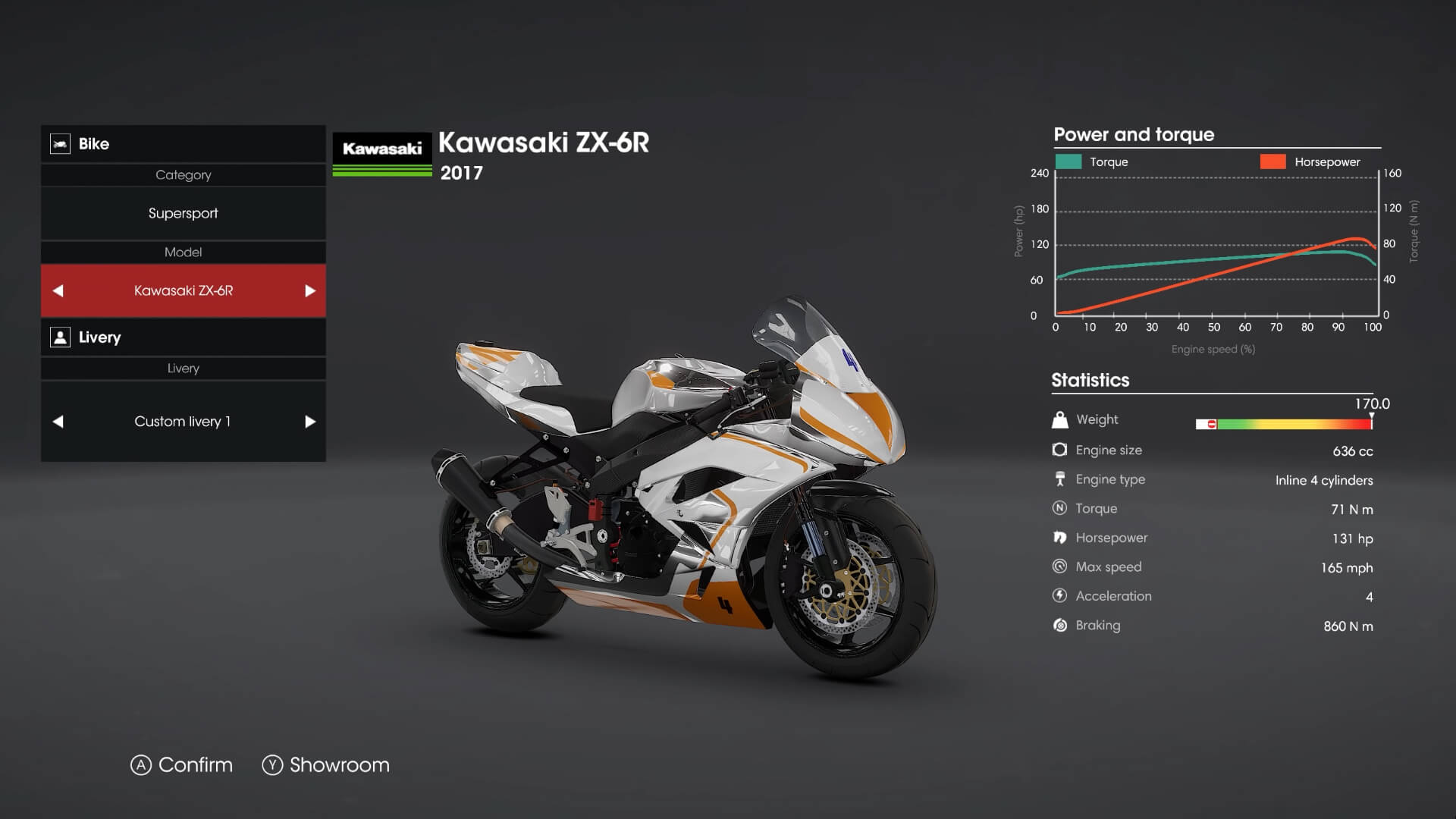Click the Max speed icon

coord(1060,566)
